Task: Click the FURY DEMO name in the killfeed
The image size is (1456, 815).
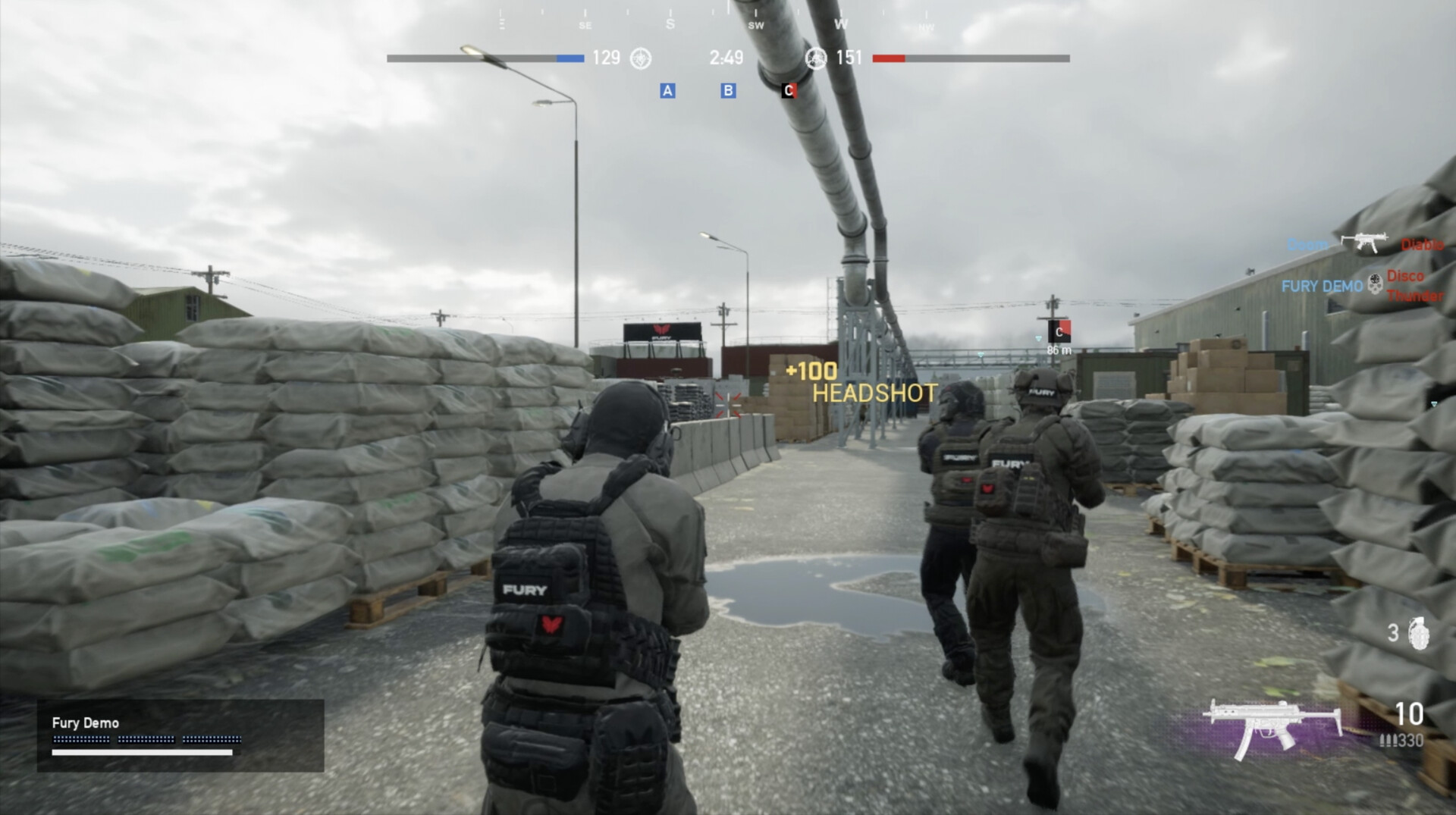Action: click(x=1322, y=287)
